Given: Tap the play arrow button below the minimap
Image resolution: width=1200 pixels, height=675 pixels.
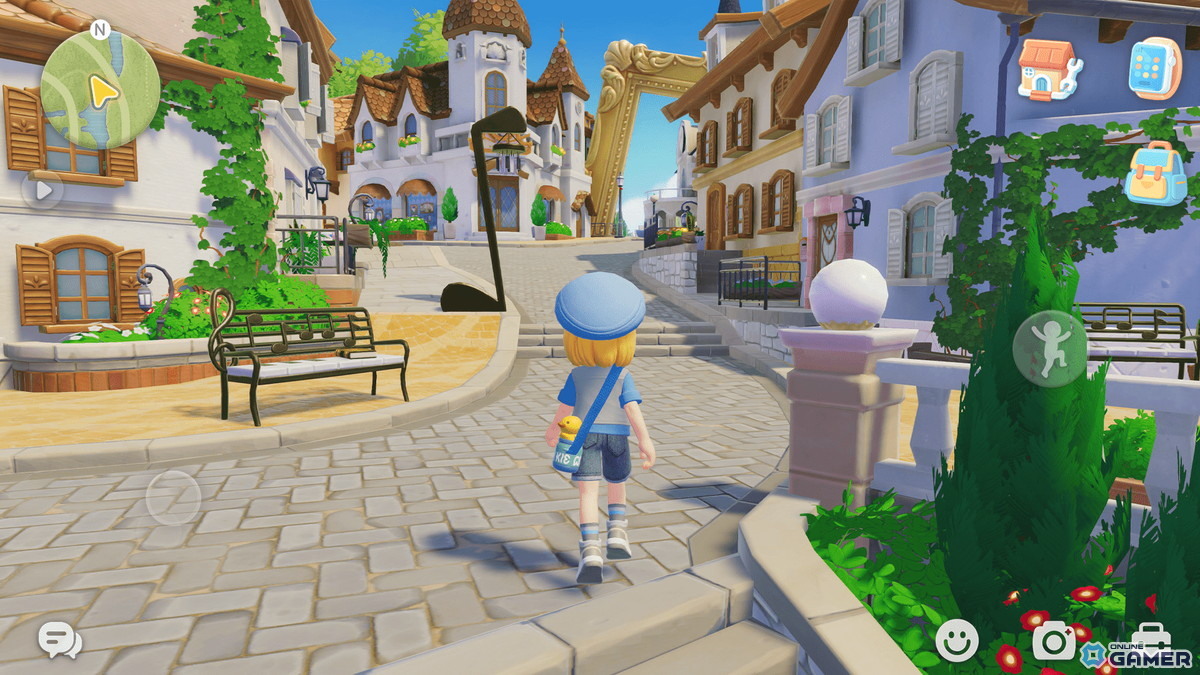Looking at the screenshot, I should pyautogui.click(x=42, y=190).
